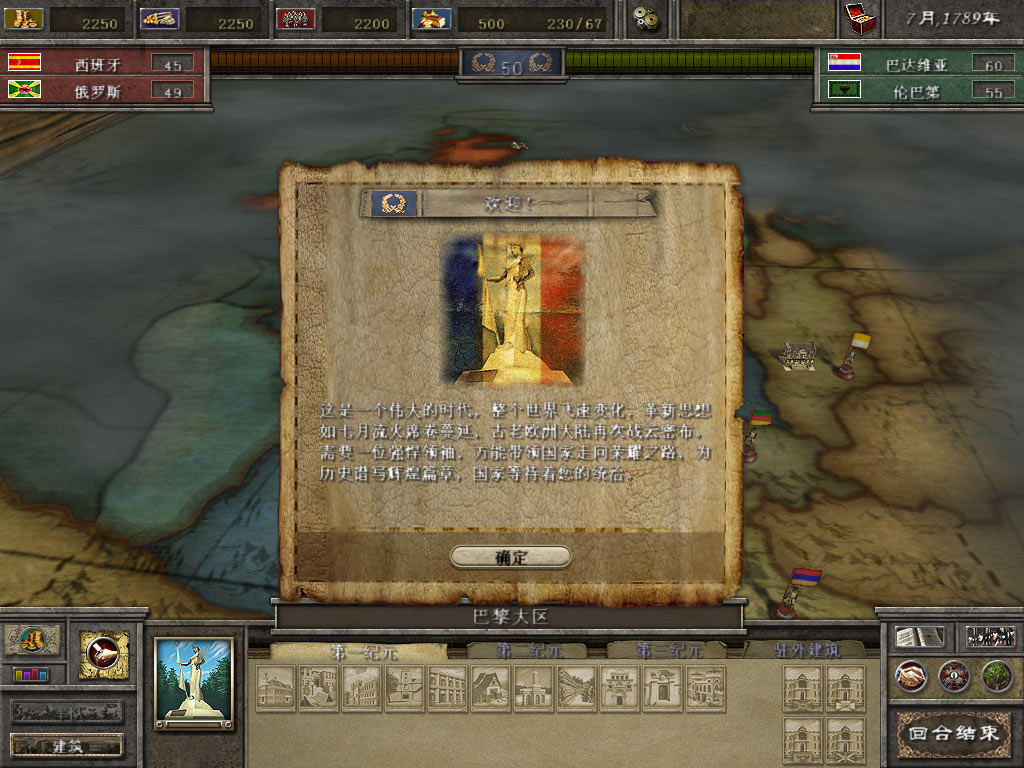
Task: Open the handshake diplomacy icon
Action: [910, 676]
